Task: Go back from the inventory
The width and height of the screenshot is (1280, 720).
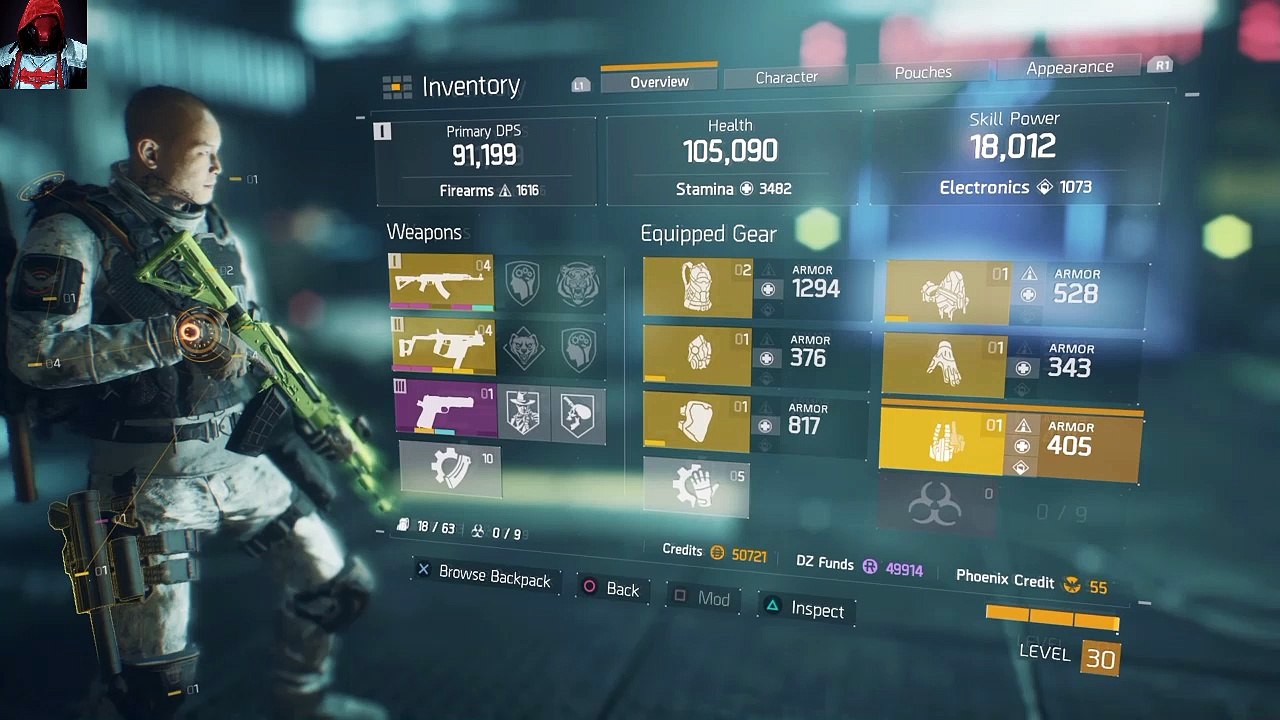Action: [x=610, y=589]
